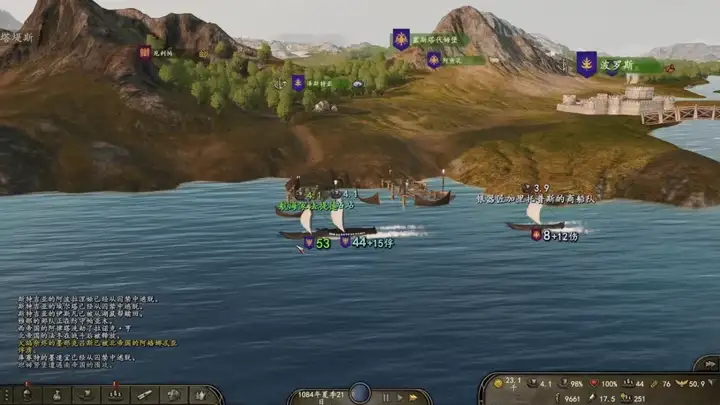Image resolution: width=720 pixels, height=405 pixels.
Task: Click the three-dot handle beside the helmet icon
Action: coord(5,395)
